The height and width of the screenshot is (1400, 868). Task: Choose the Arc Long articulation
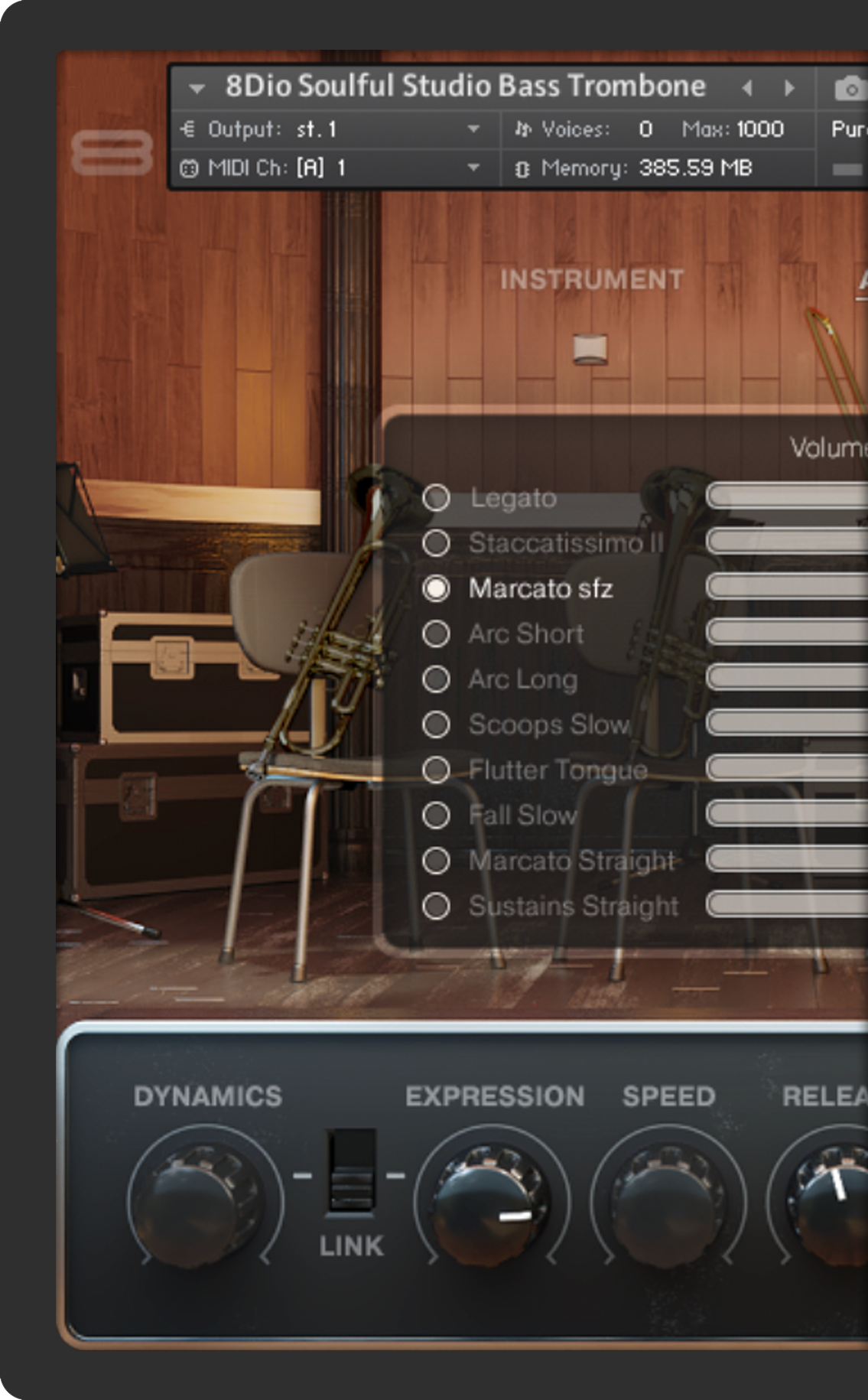click(x=436, y=679)
